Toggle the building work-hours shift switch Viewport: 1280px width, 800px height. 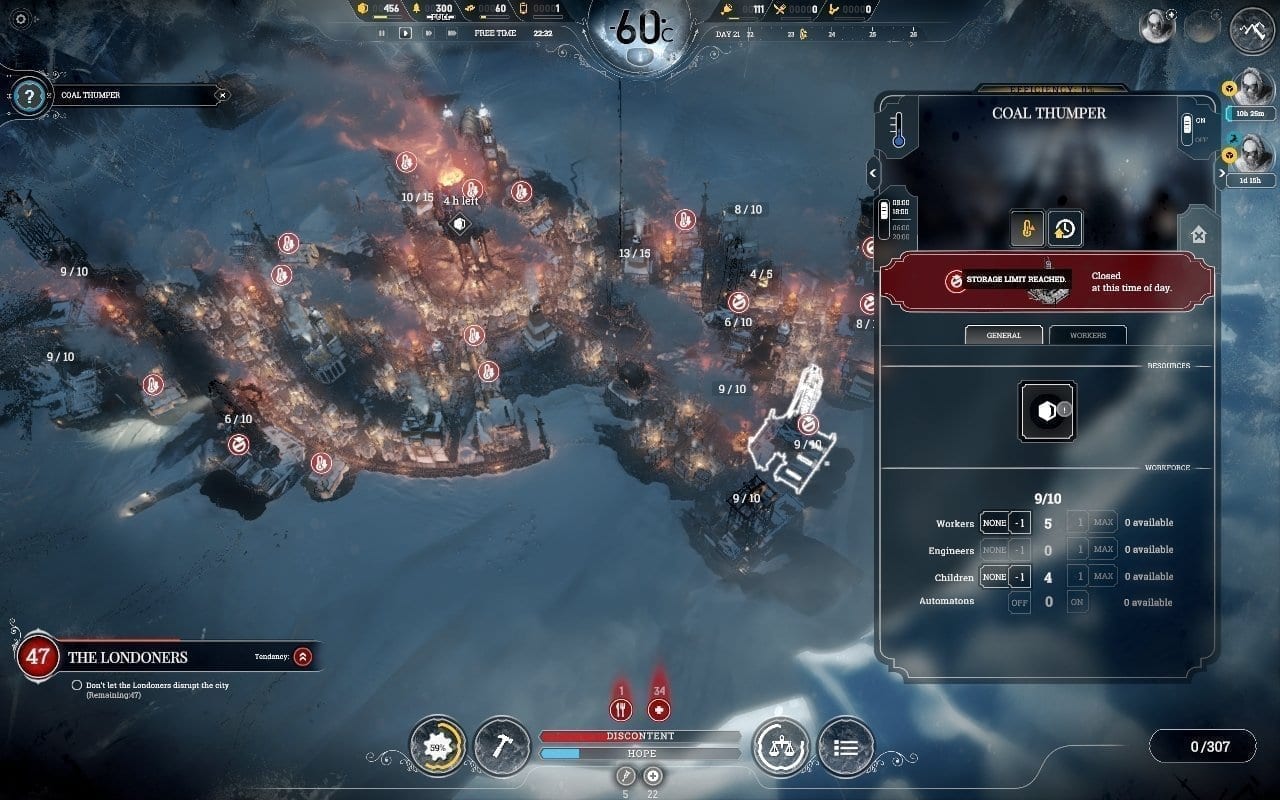click(883, 214)
